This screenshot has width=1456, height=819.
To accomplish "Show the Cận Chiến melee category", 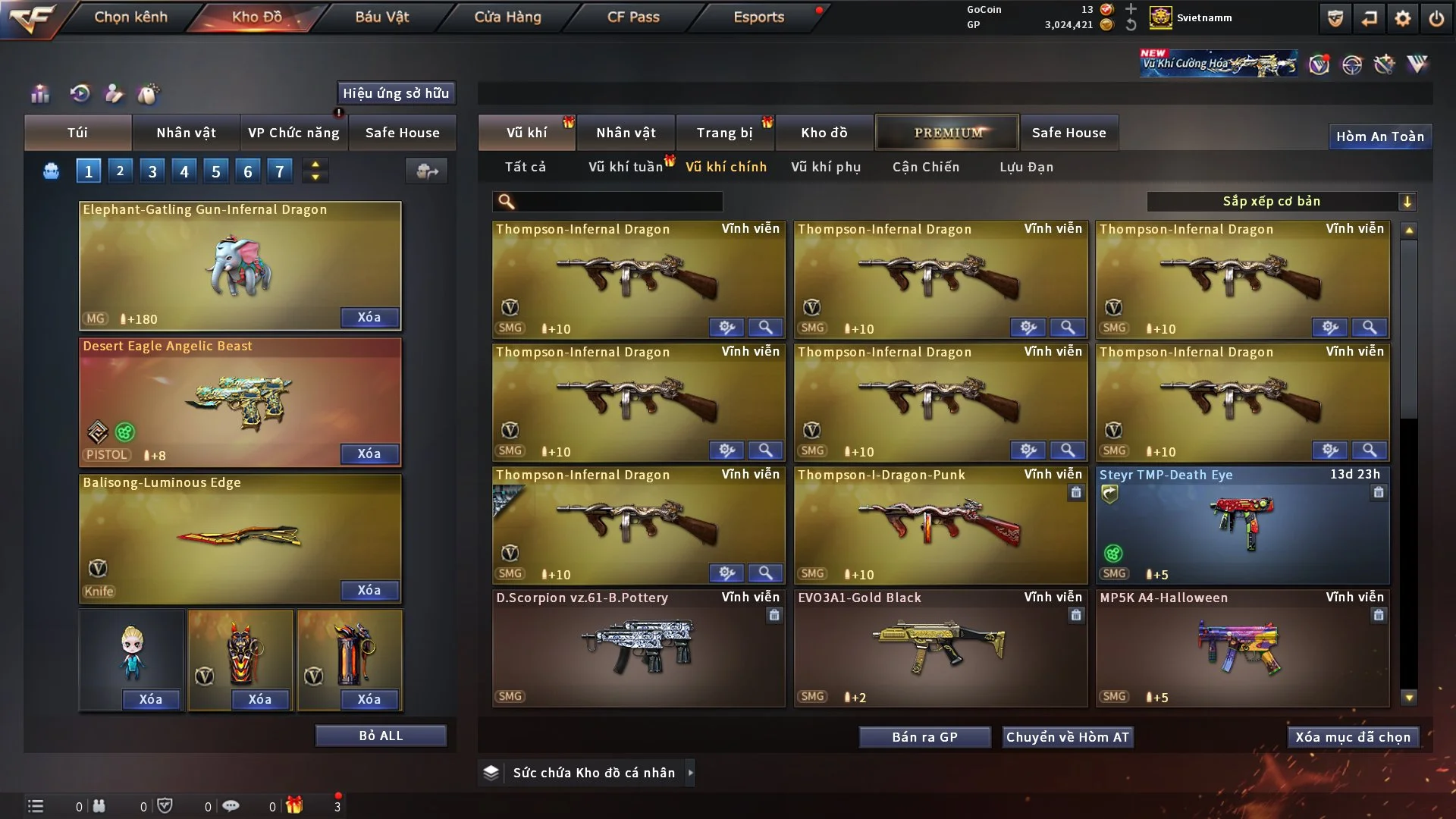I will coord(925,167).
